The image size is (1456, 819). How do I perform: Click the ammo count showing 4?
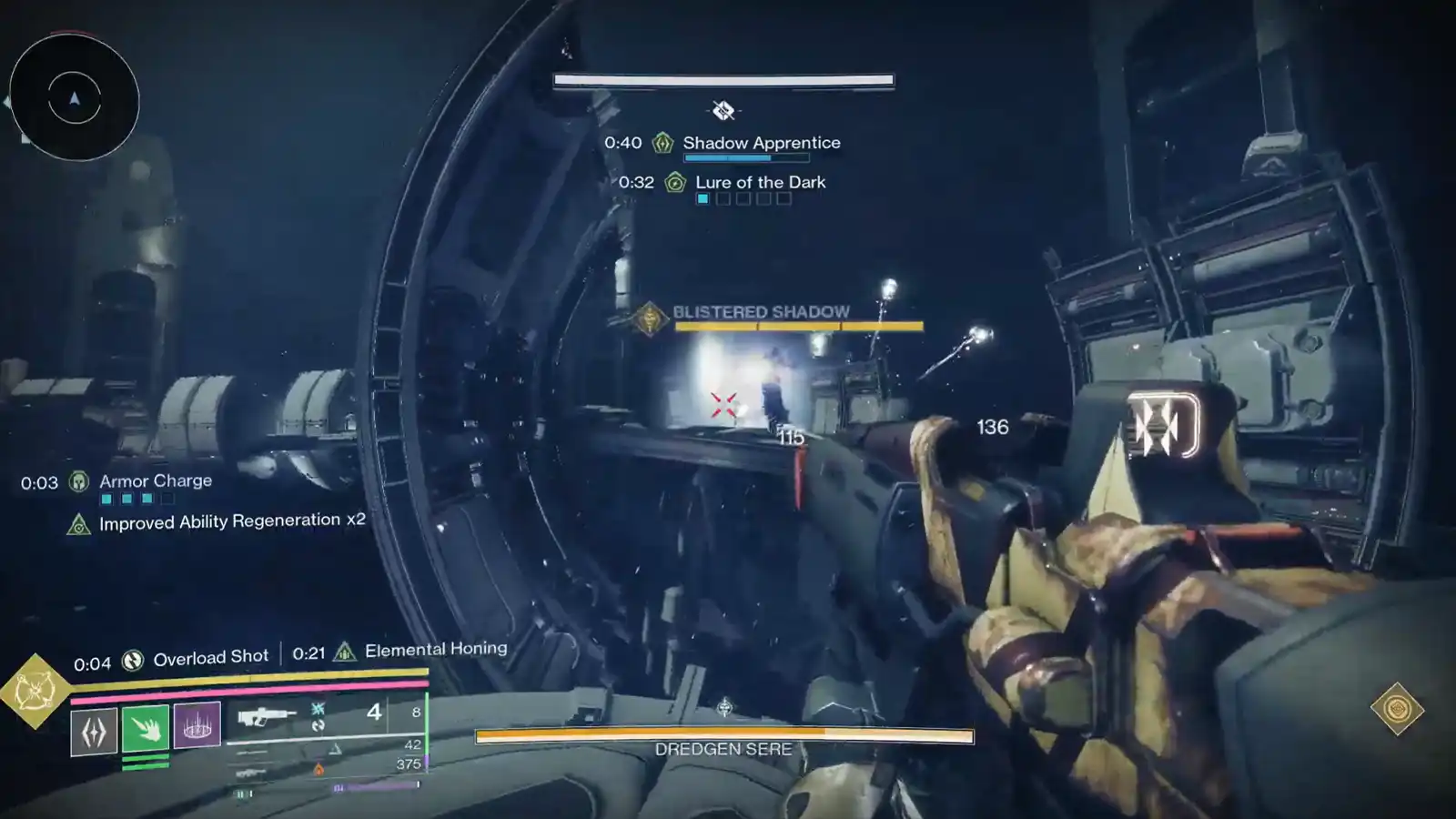pos(374,713)
